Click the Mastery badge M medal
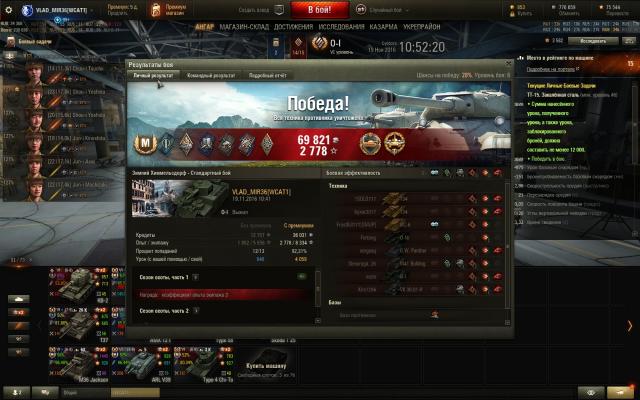Viewport: 640px width, 400px height. [145, 142]
